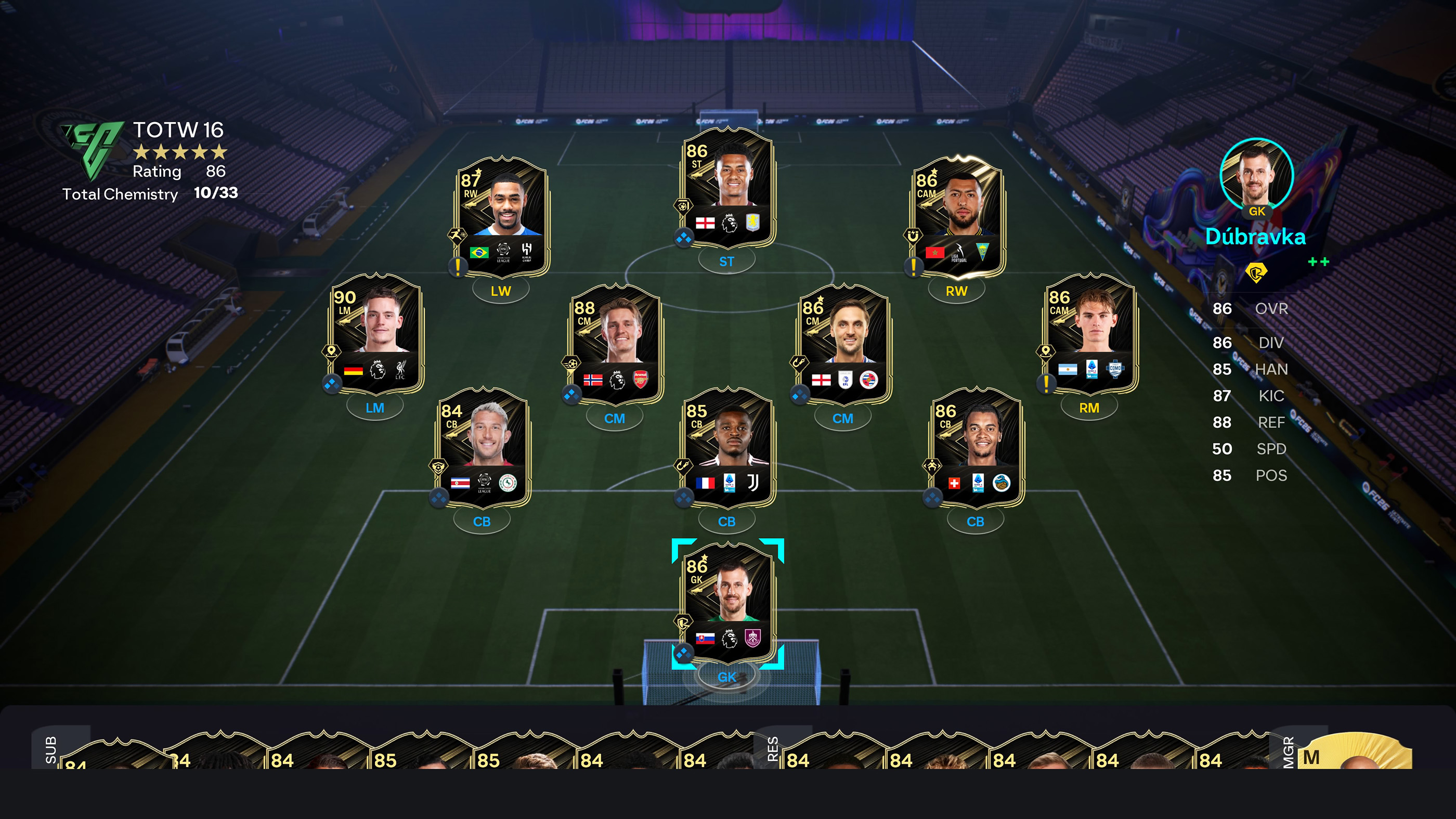Click the five-star rating under TOTW 16

pyautogui.click(x=181, y=152)
